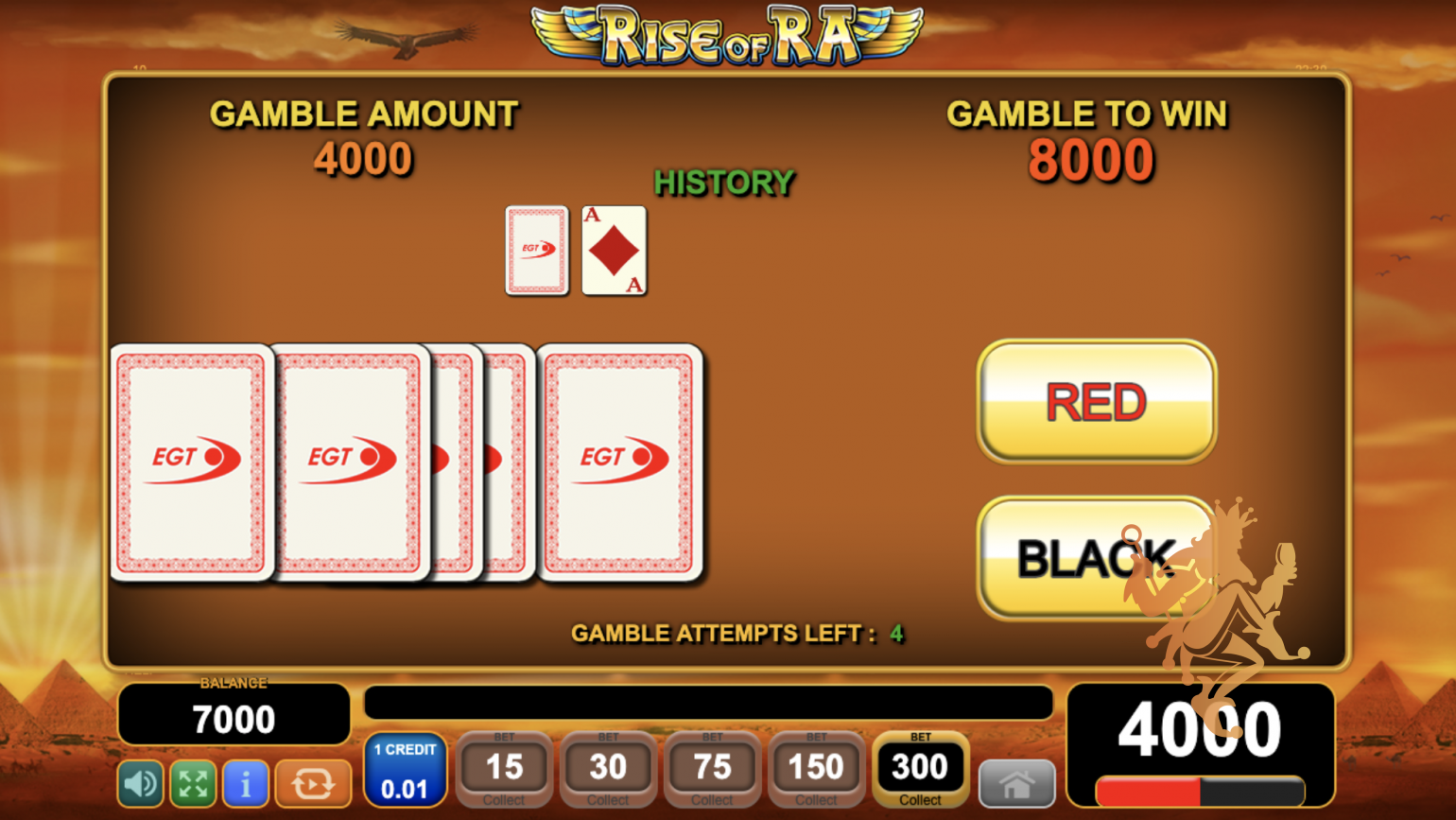Click the Ace of Diamonds in the history

point(613,250)
